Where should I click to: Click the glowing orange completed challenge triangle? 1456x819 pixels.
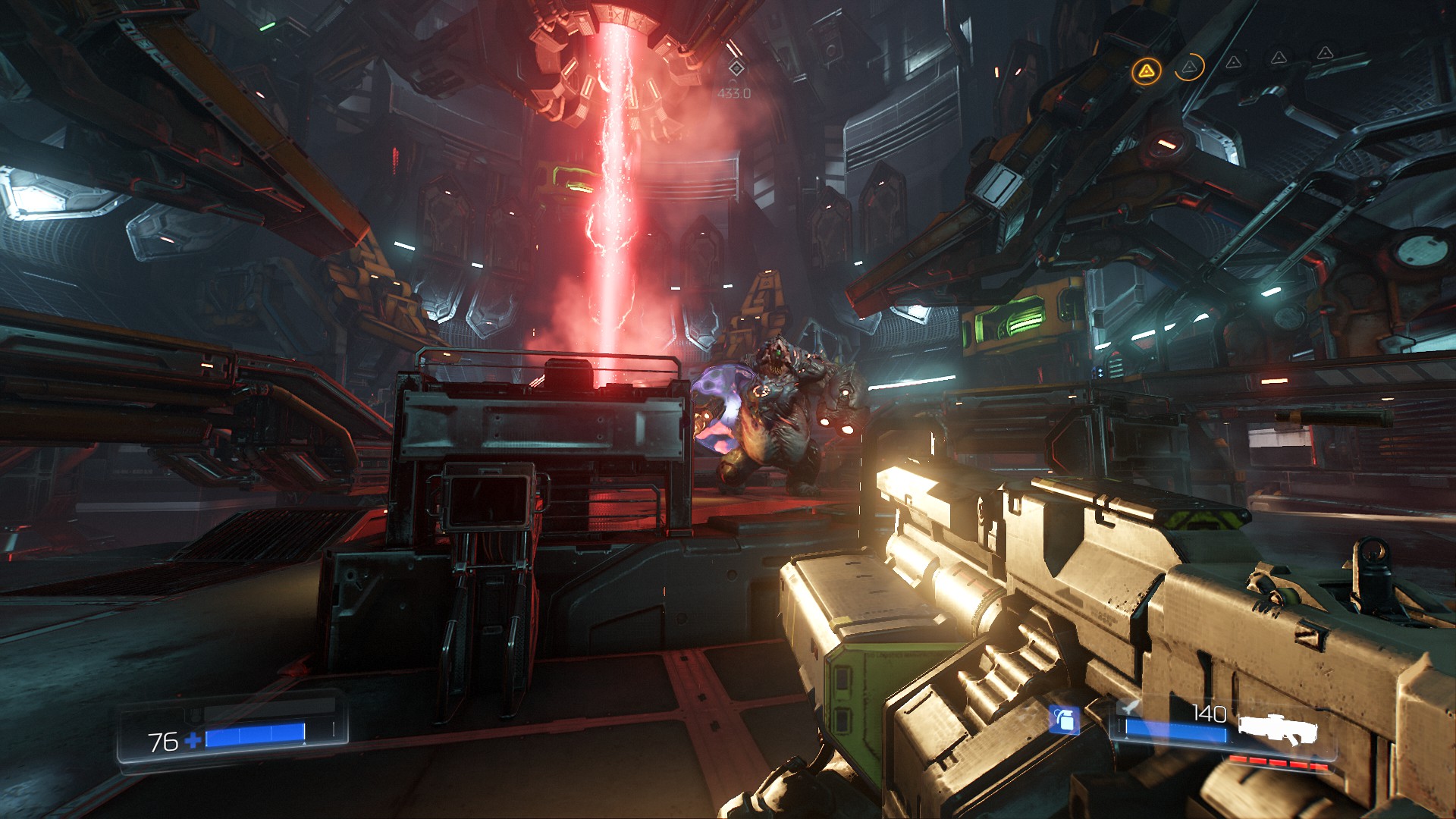click(1146, 71)
